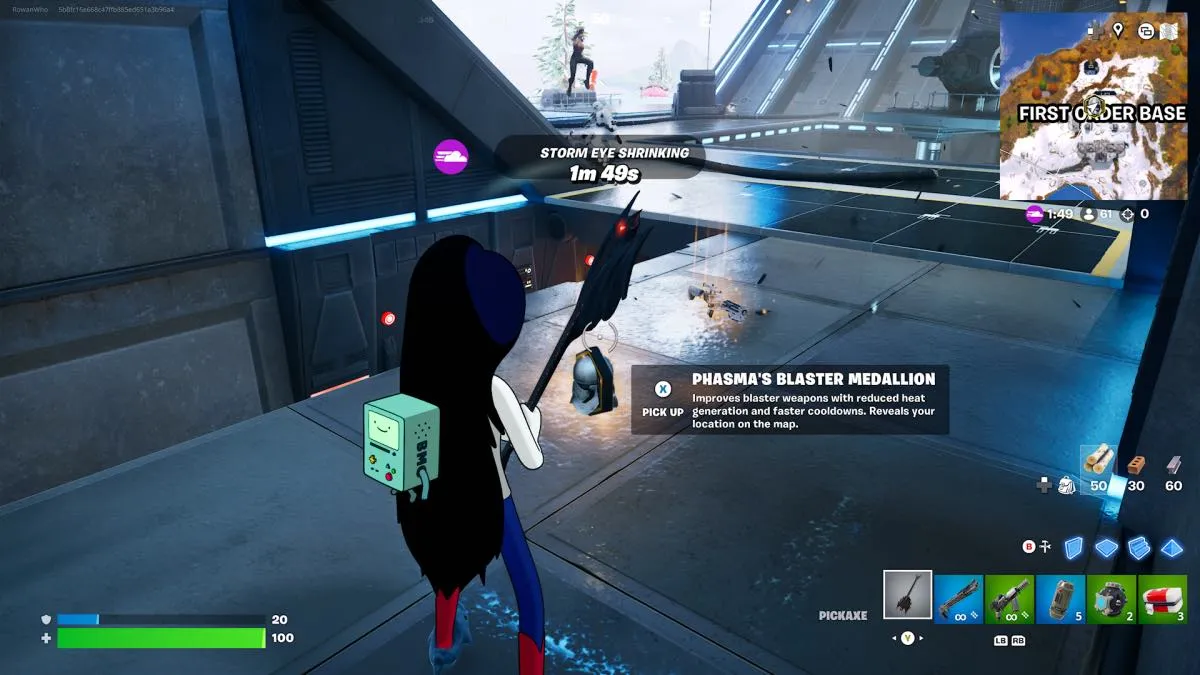Pick the stairs building piece

click(1139, 547)
